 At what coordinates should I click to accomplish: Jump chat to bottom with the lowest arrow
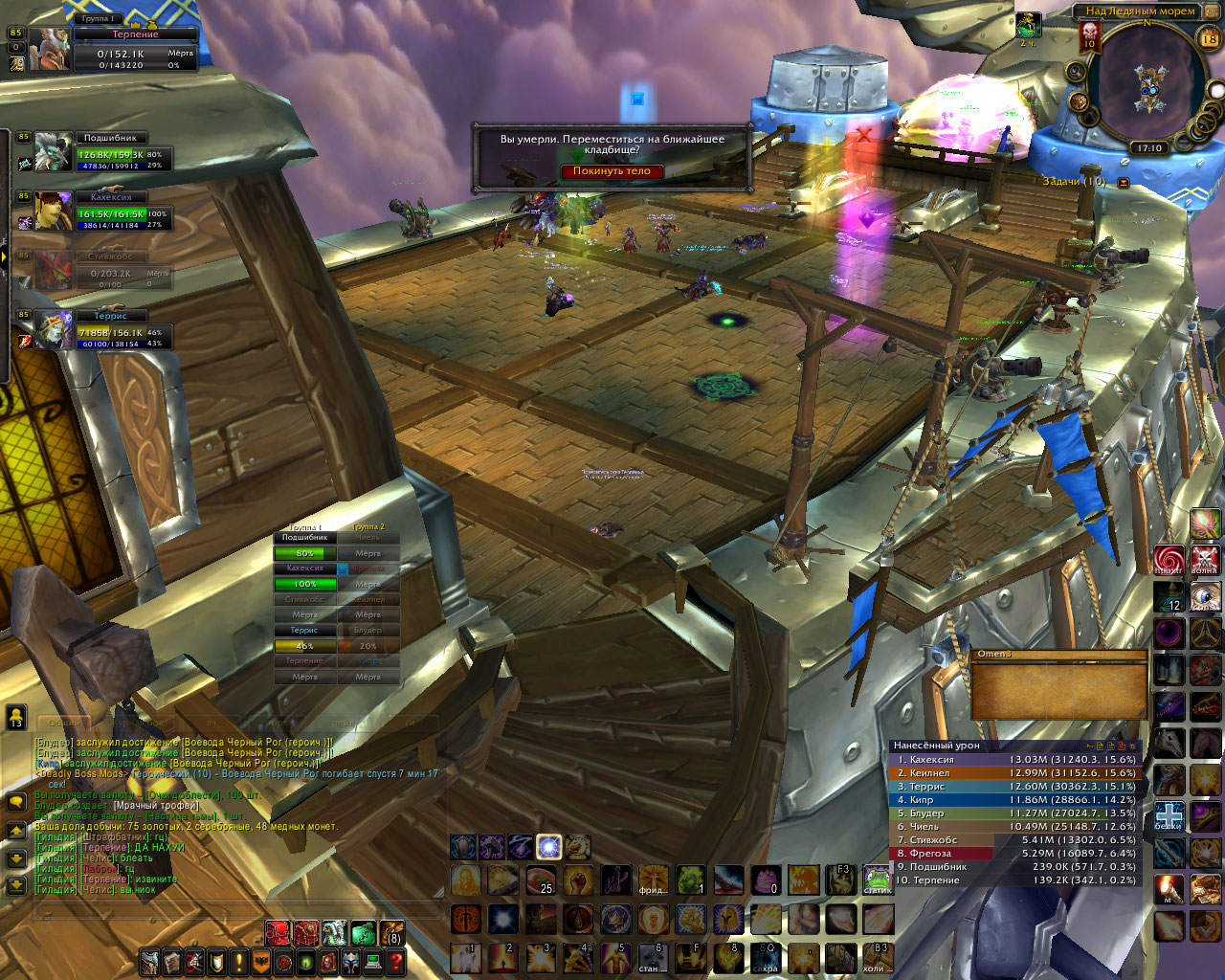click(x=16, y=886)
